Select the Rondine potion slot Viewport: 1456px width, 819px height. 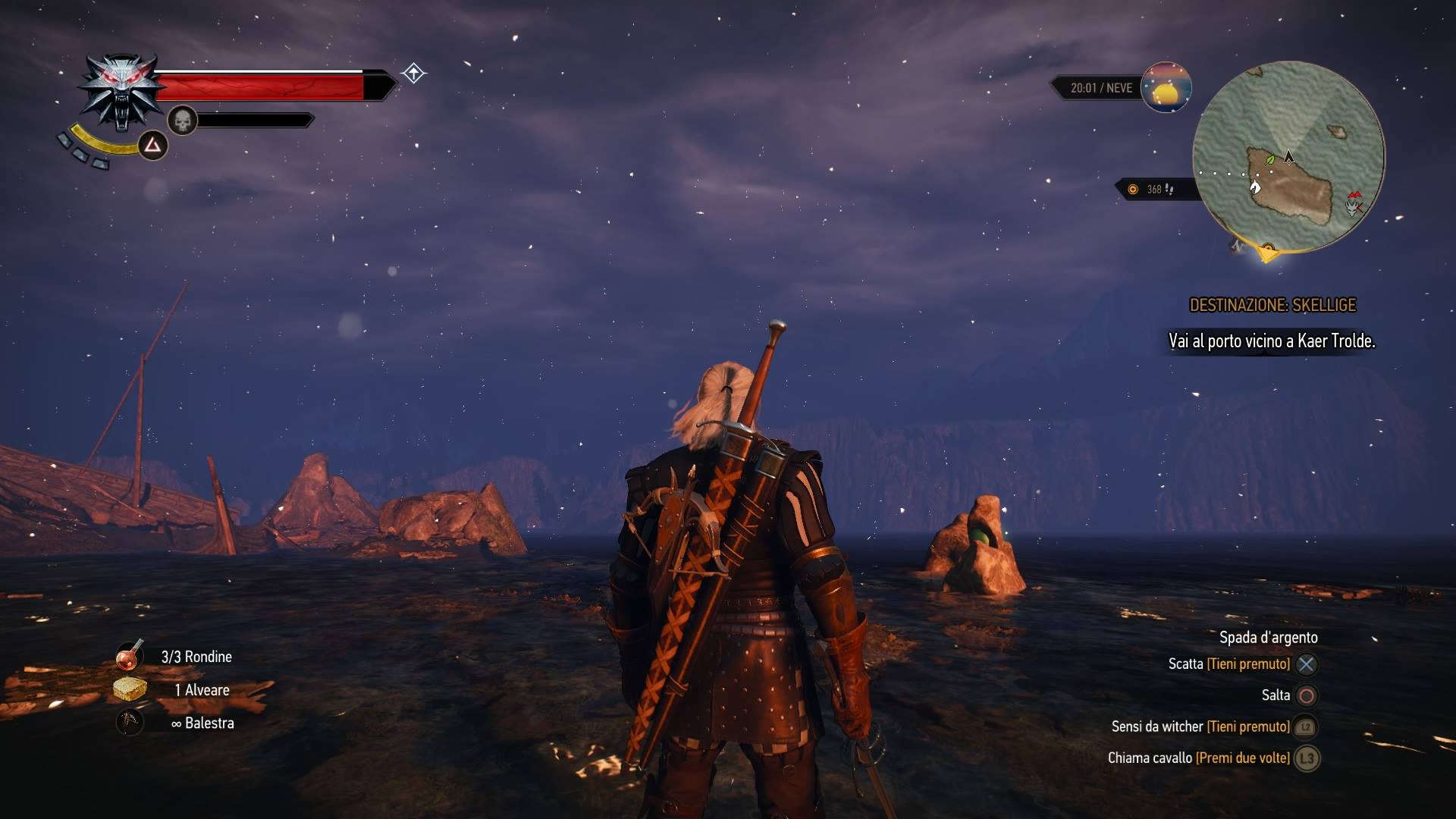[130, 656]
